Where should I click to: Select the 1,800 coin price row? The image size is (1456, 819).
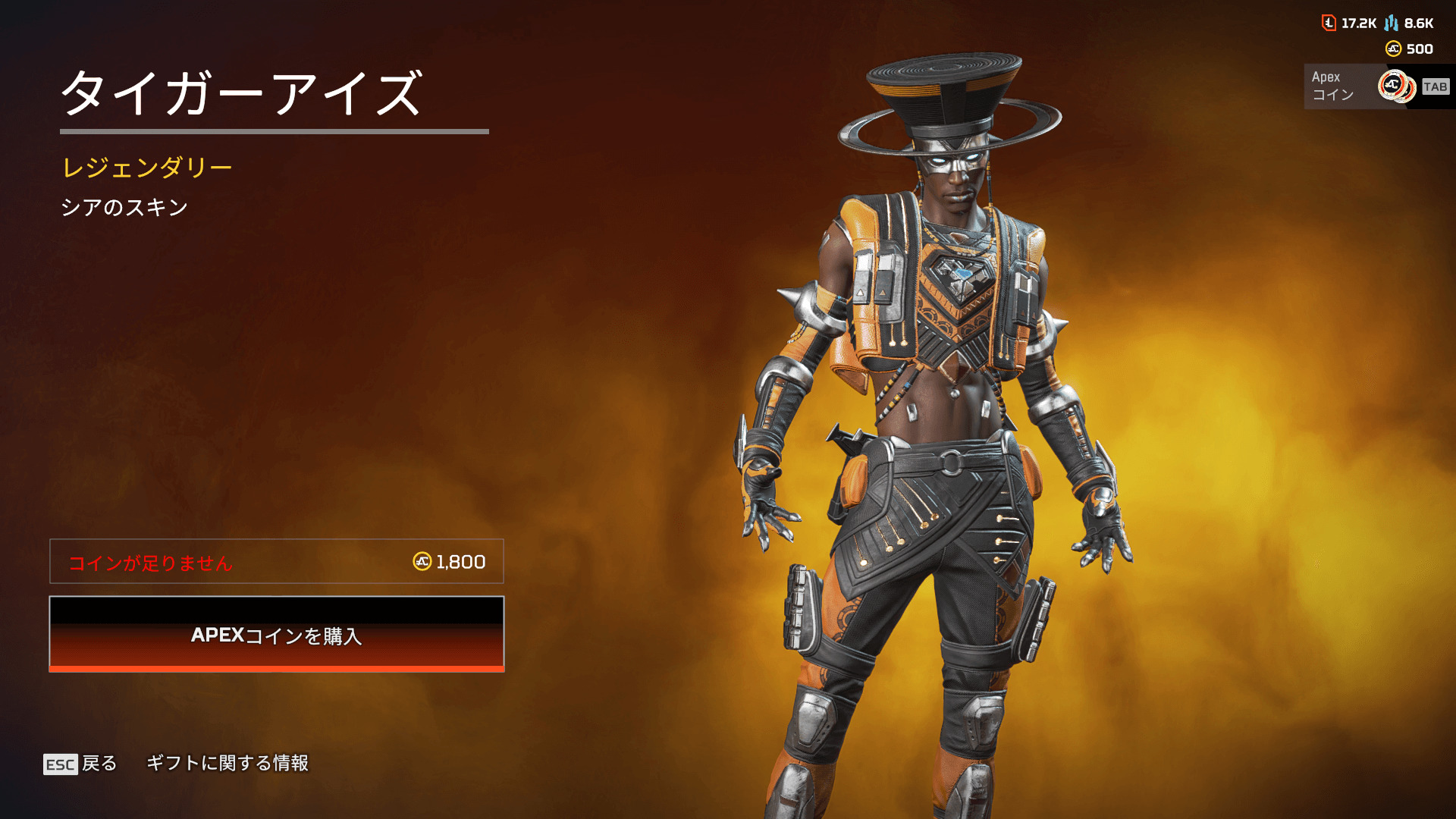[x=276, y=561]
